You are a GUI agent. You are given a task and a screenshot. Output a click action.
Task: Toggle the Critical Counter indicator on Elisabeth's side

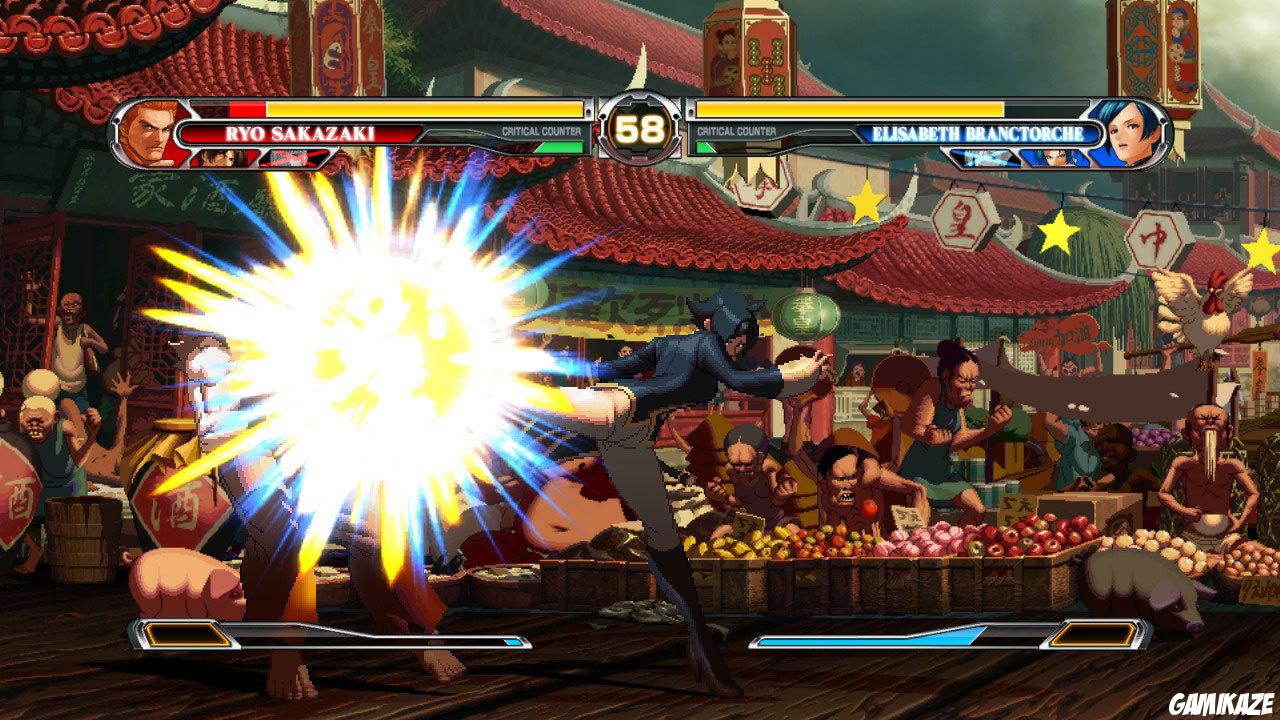(x=737, y=129)
